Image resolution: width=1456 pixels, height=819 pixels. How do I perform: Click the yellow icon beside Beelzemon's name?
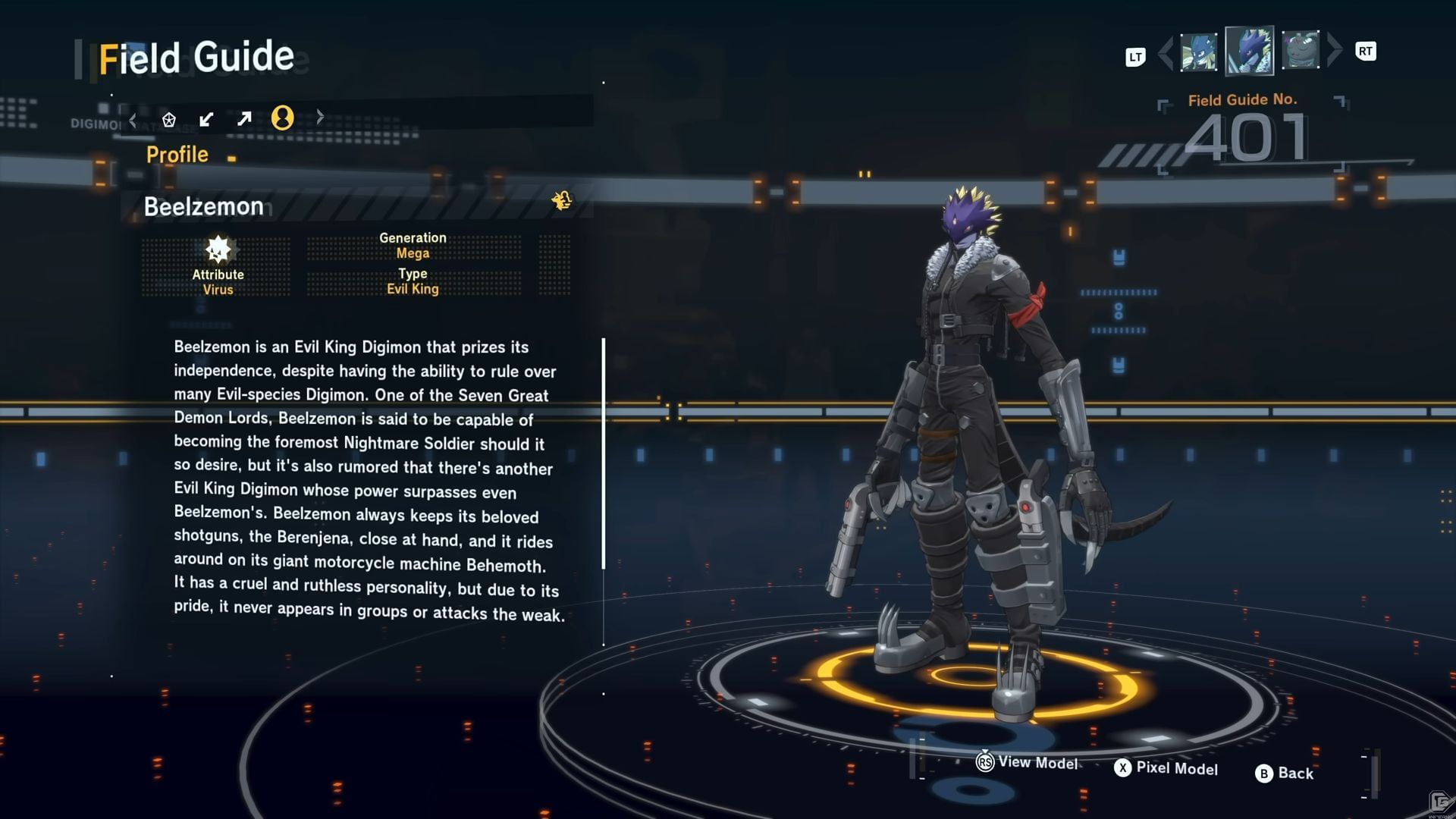tap(562, 200)
